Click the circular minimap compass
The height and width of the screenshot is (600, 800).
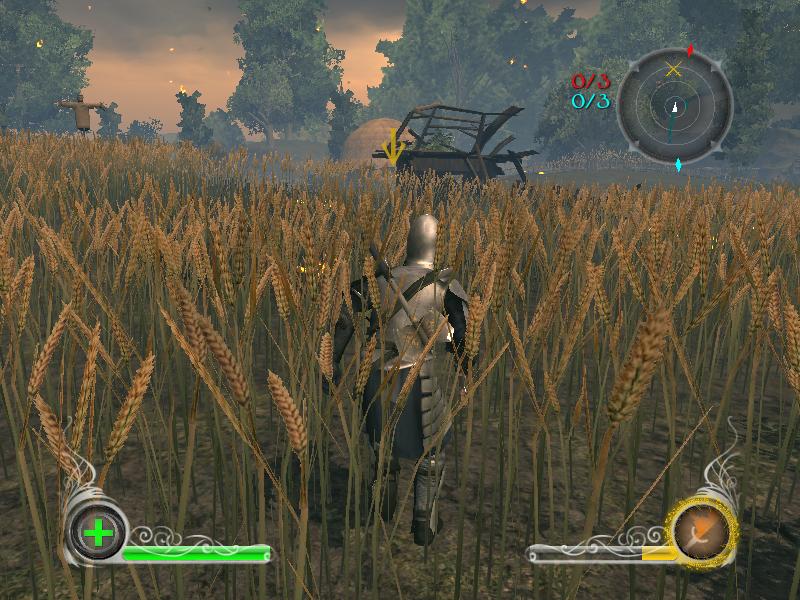[x=675, y=103]
